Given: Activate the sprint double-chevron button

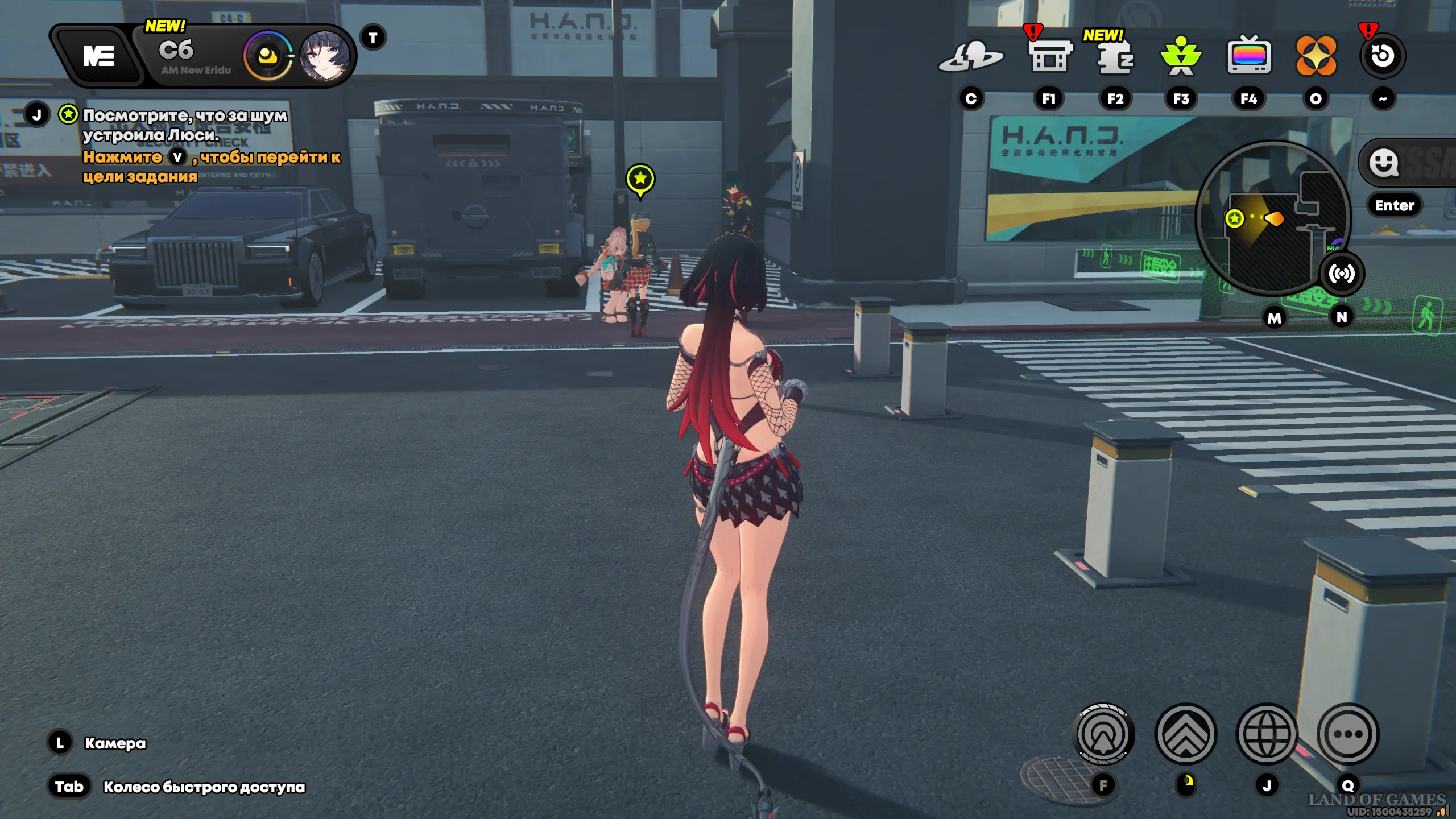Looking at the screenshot, I should click(x=1186, y=734).
